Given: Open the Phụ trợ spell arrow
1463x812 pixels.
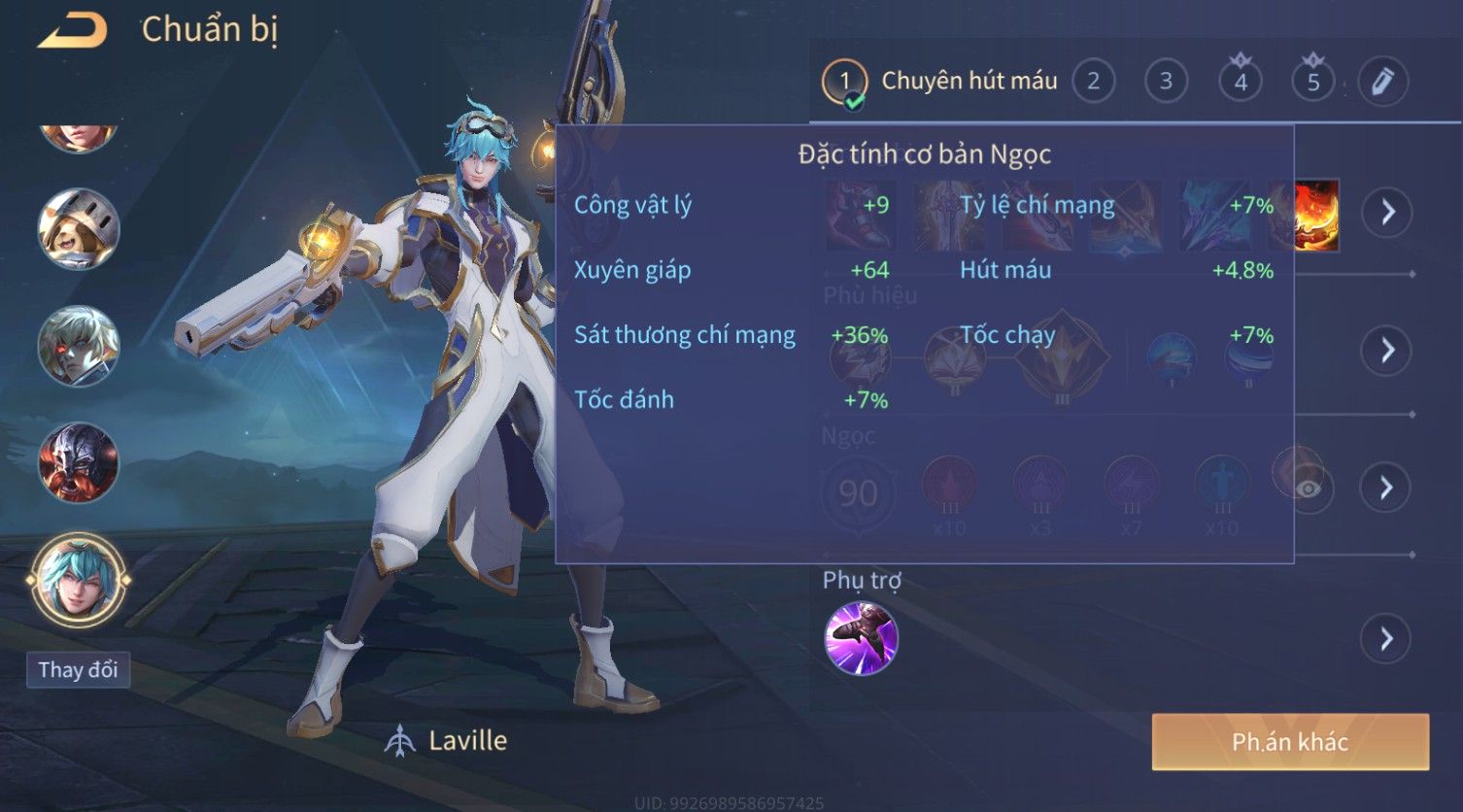Looking at the screenshot, I should (x=1387, y=639).
